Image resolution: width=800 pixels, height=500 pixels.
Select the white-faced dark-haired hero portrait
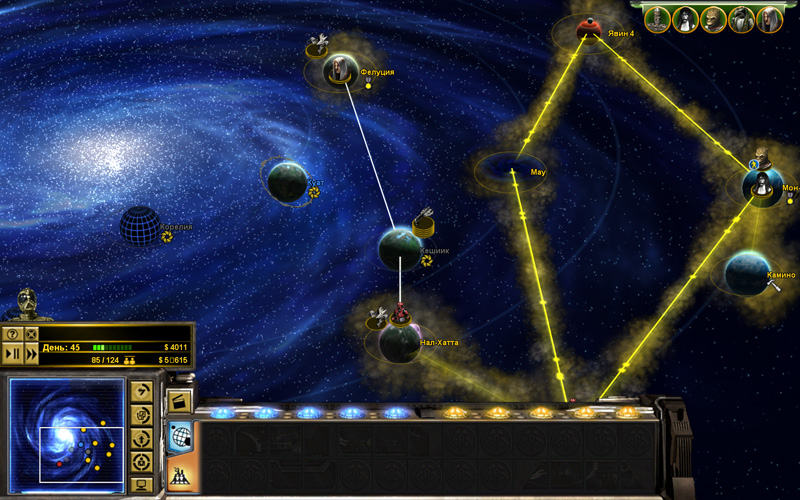coord(685,19)
